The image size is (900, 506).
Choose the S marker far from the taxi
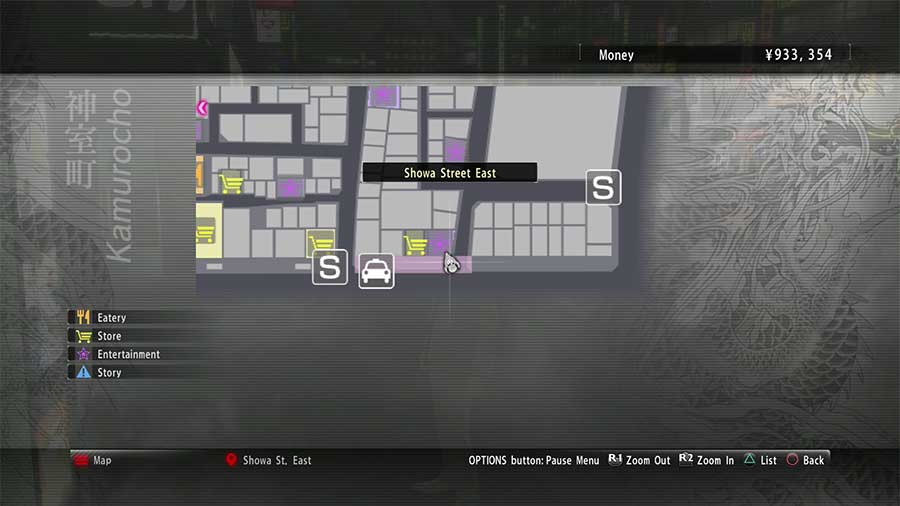pyautogui.click(x=602, y=187)
